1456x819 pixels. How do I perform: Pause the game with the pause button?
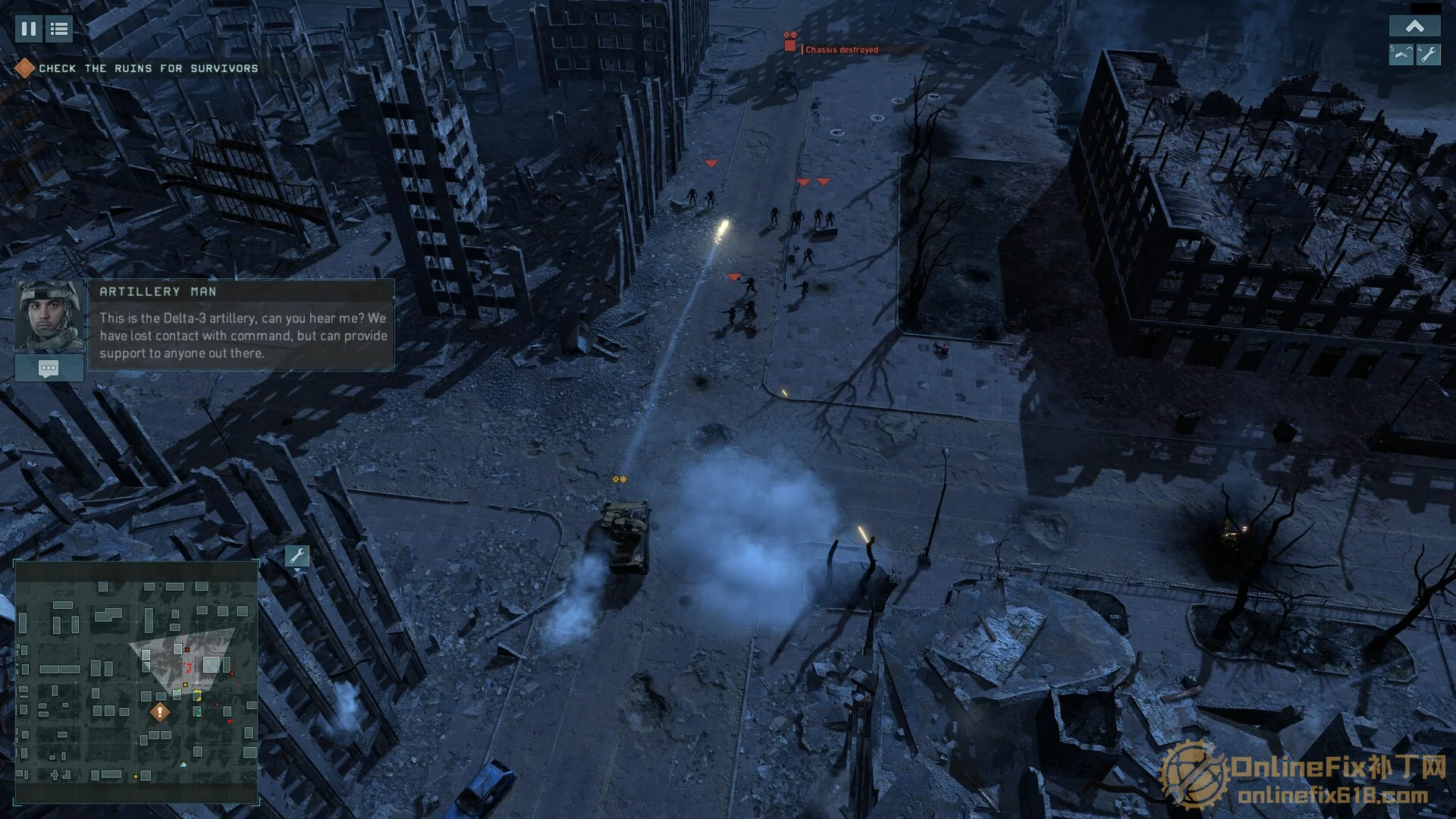(29, 29)
